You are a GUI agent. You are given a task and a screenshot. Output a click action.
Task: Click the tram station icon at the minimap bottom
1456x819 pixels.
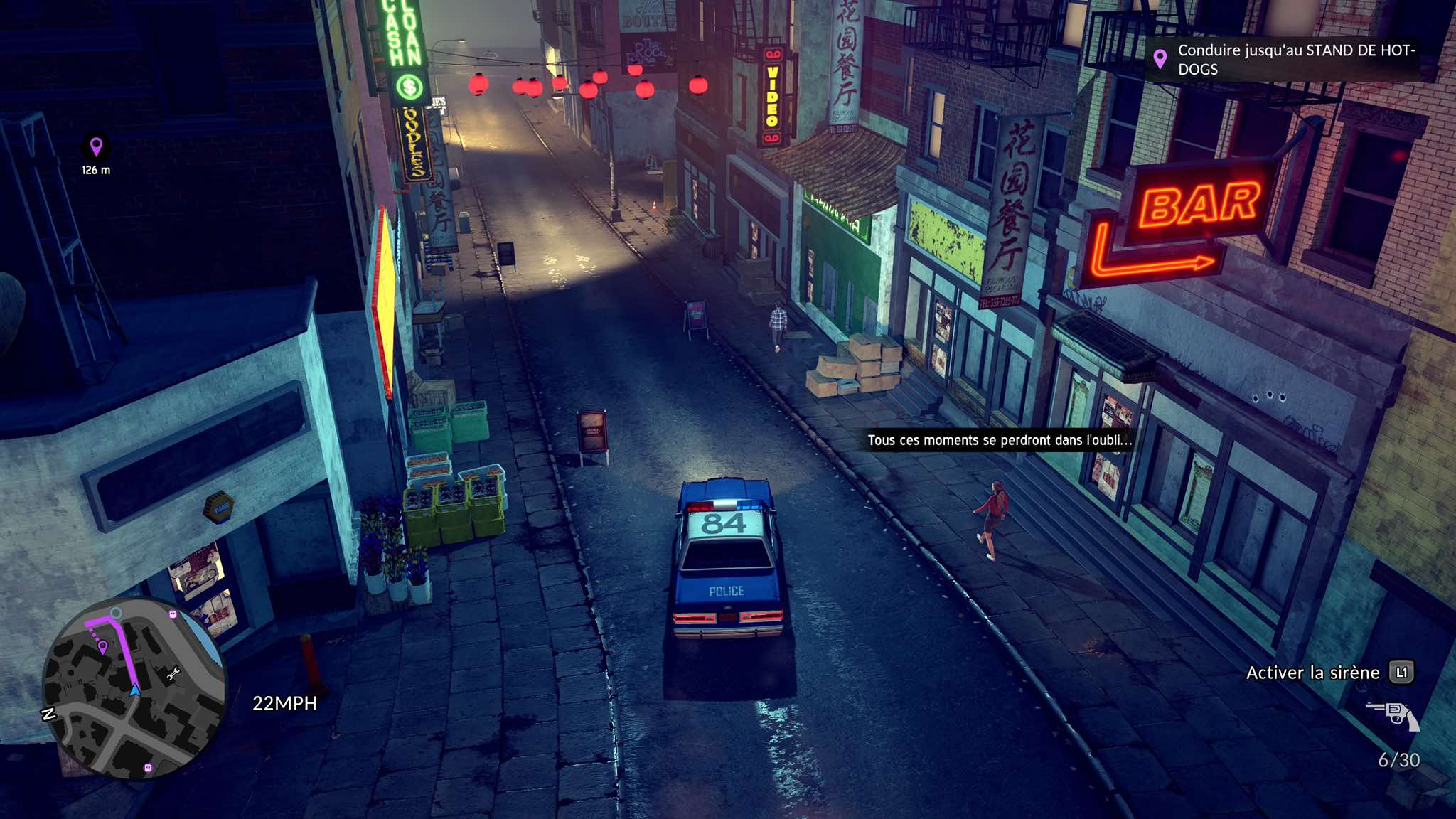147,767
